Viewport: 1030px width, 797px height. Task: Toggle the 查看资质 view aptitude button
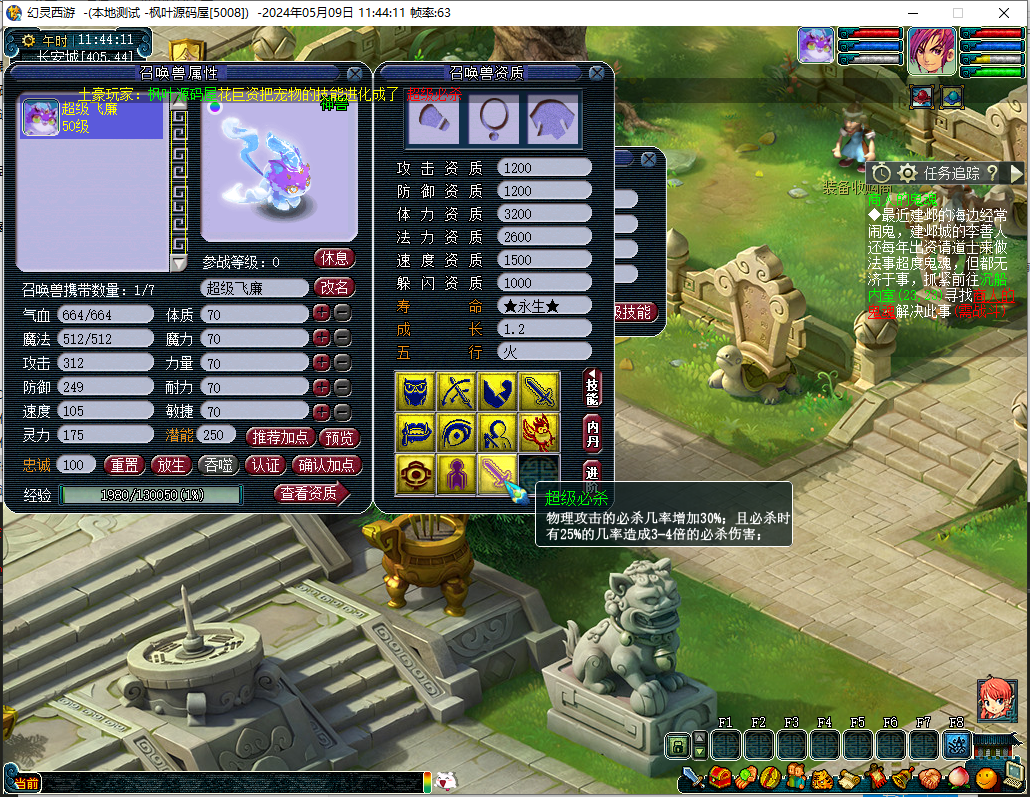311,493
